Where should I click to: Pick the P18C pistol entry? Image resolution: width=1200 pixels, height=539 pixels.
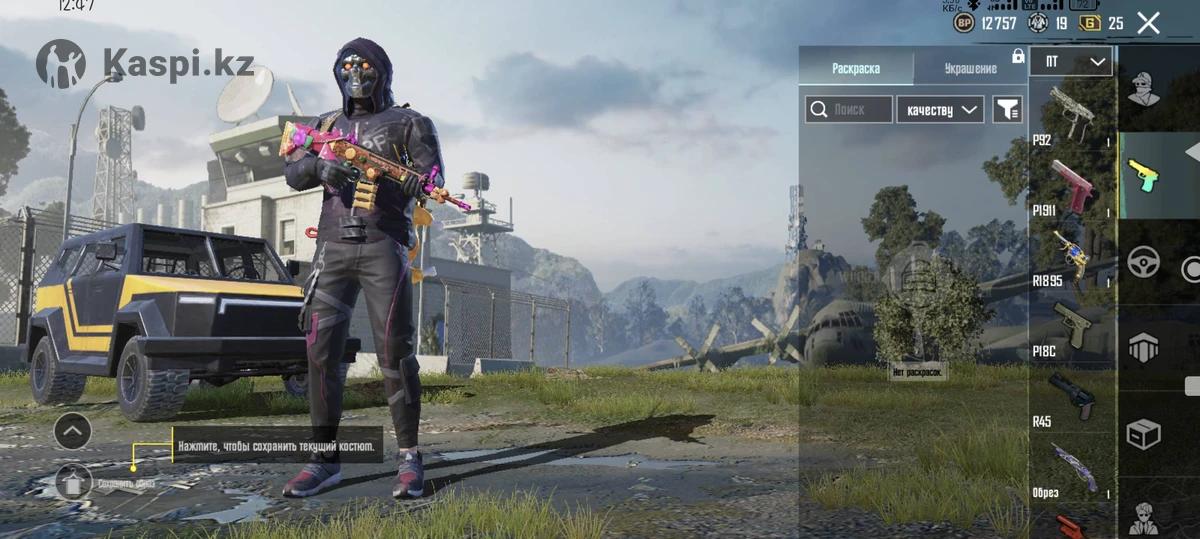[1072, 327]
